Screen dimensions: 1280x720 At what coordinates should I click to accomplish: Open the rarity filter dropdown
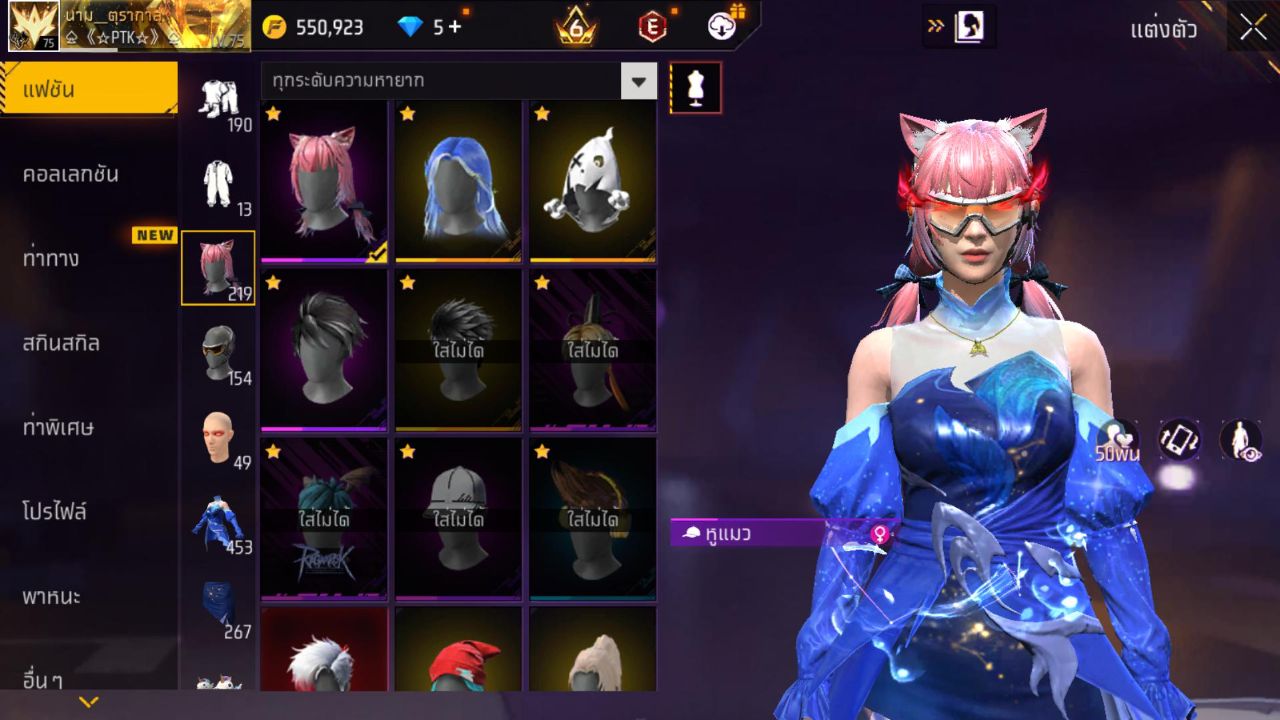pos(638,81)
